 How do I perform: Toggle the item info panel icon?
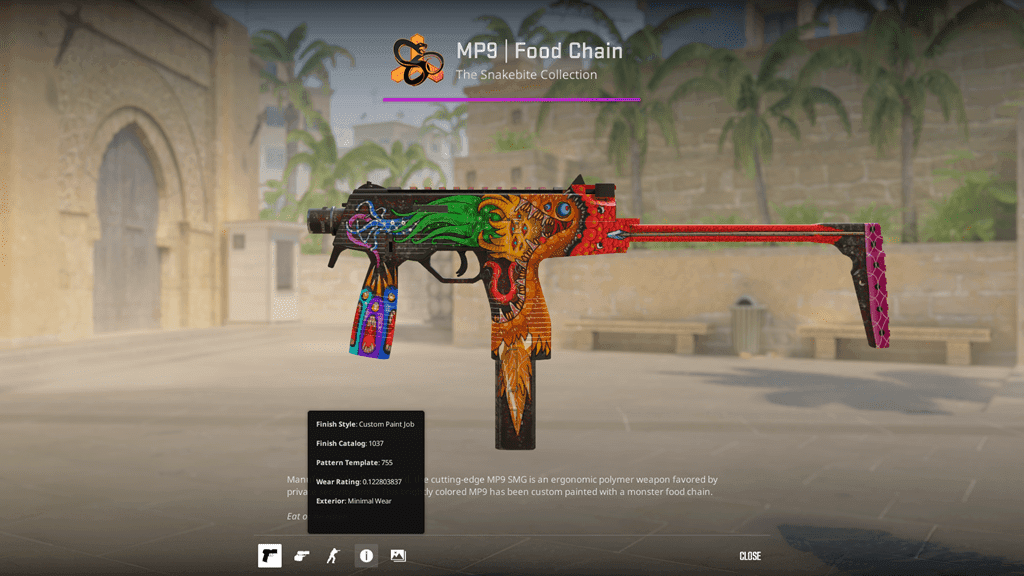(x=366, y=556)
